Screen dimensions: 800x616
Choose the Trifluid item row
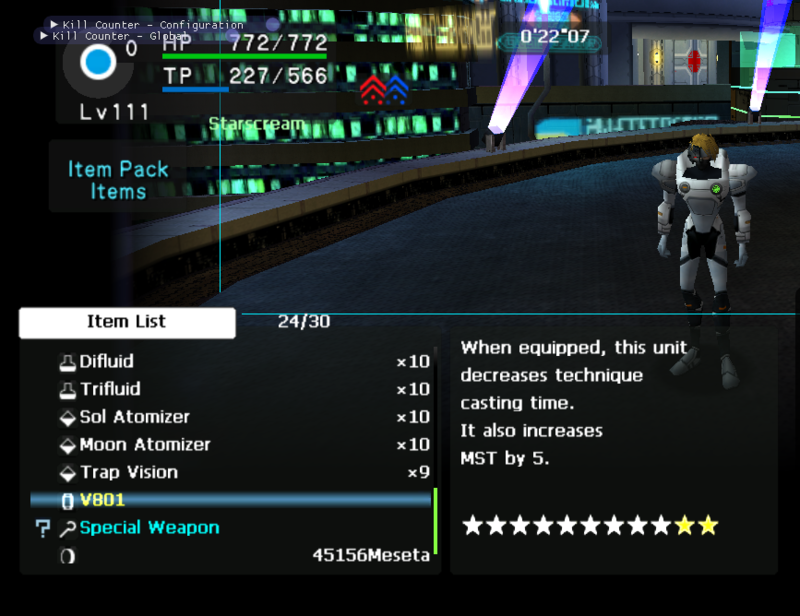[110, 389]
